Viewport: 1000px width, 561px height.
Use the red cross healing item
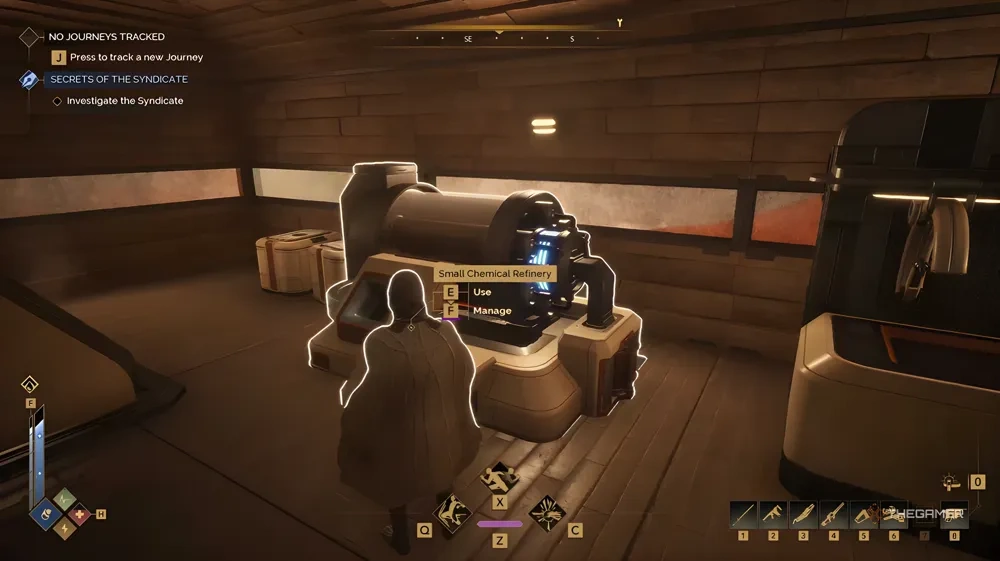pos(80,515)
